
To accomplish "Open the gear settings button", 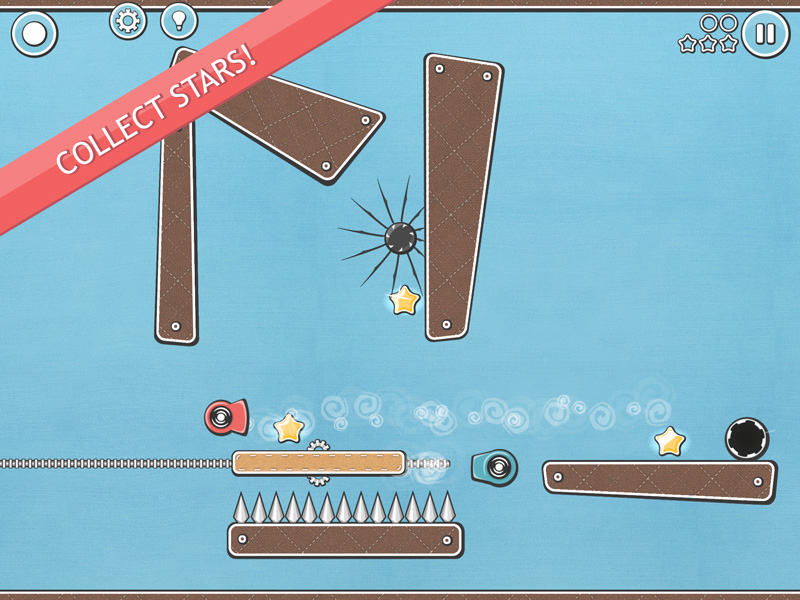I will (x=128, y=20).
